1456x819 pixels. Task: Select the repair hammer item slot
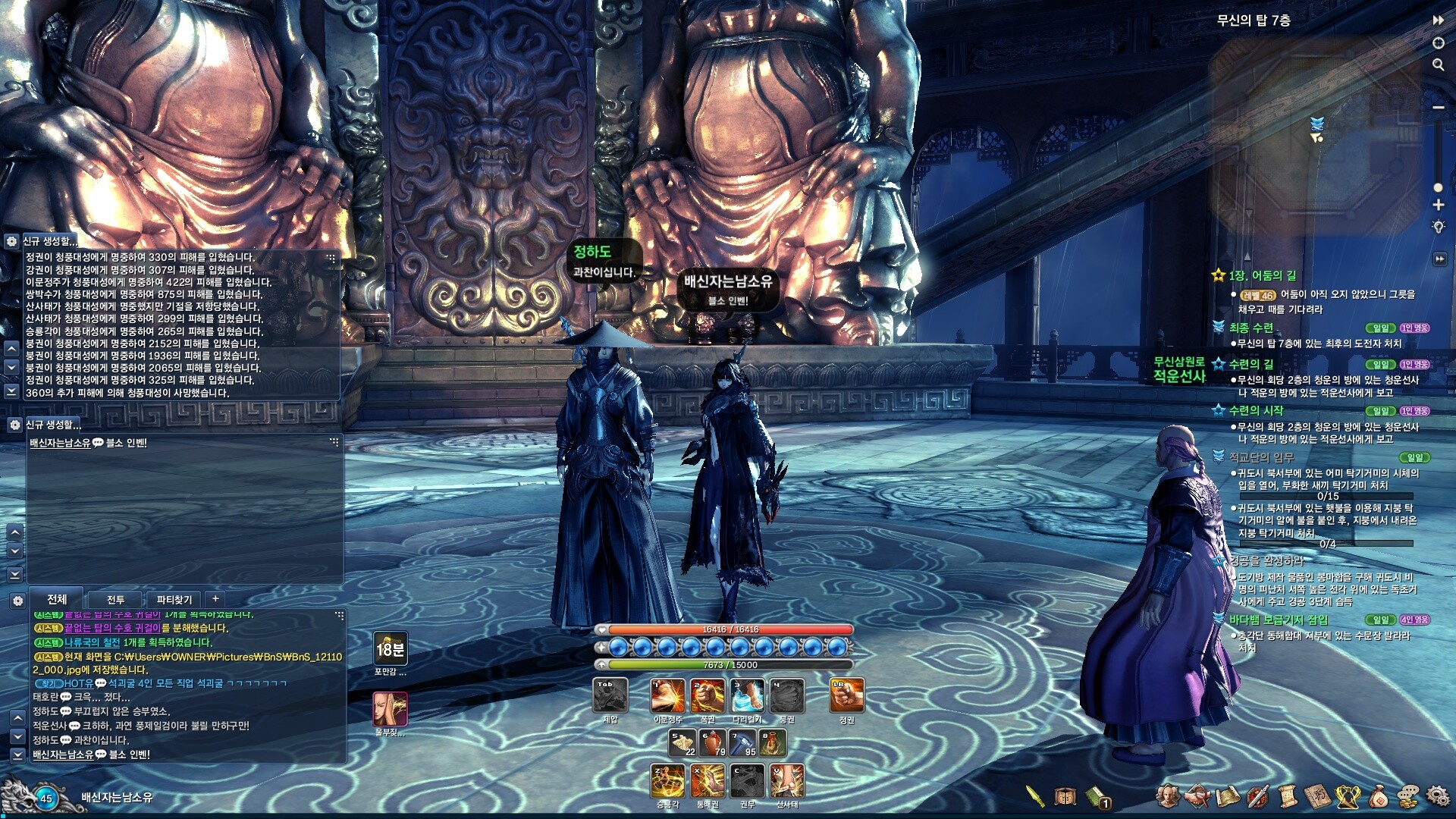click(742, 743)
